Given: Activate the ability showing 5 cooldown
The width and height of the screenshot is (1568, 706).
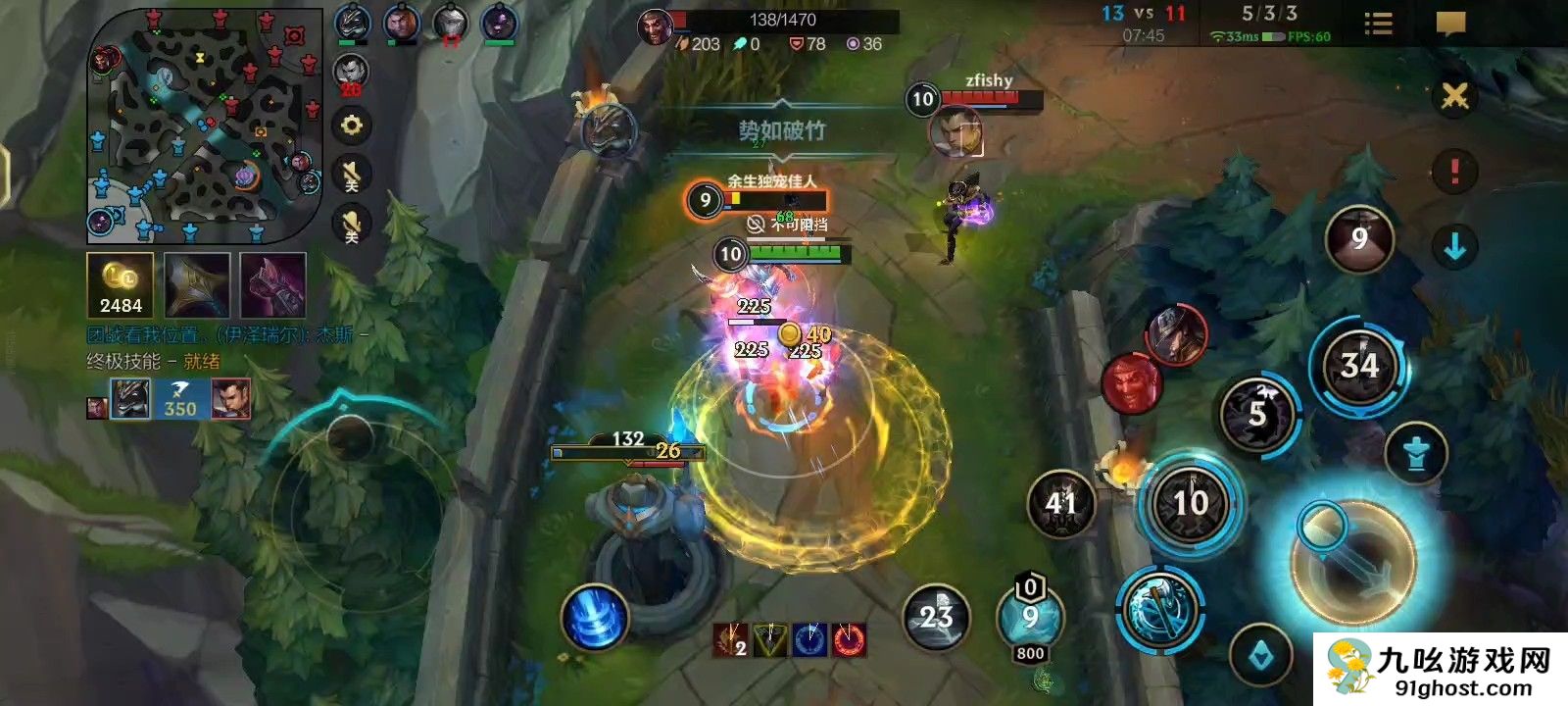Looking at the screenshot, I should (1257, 415).
